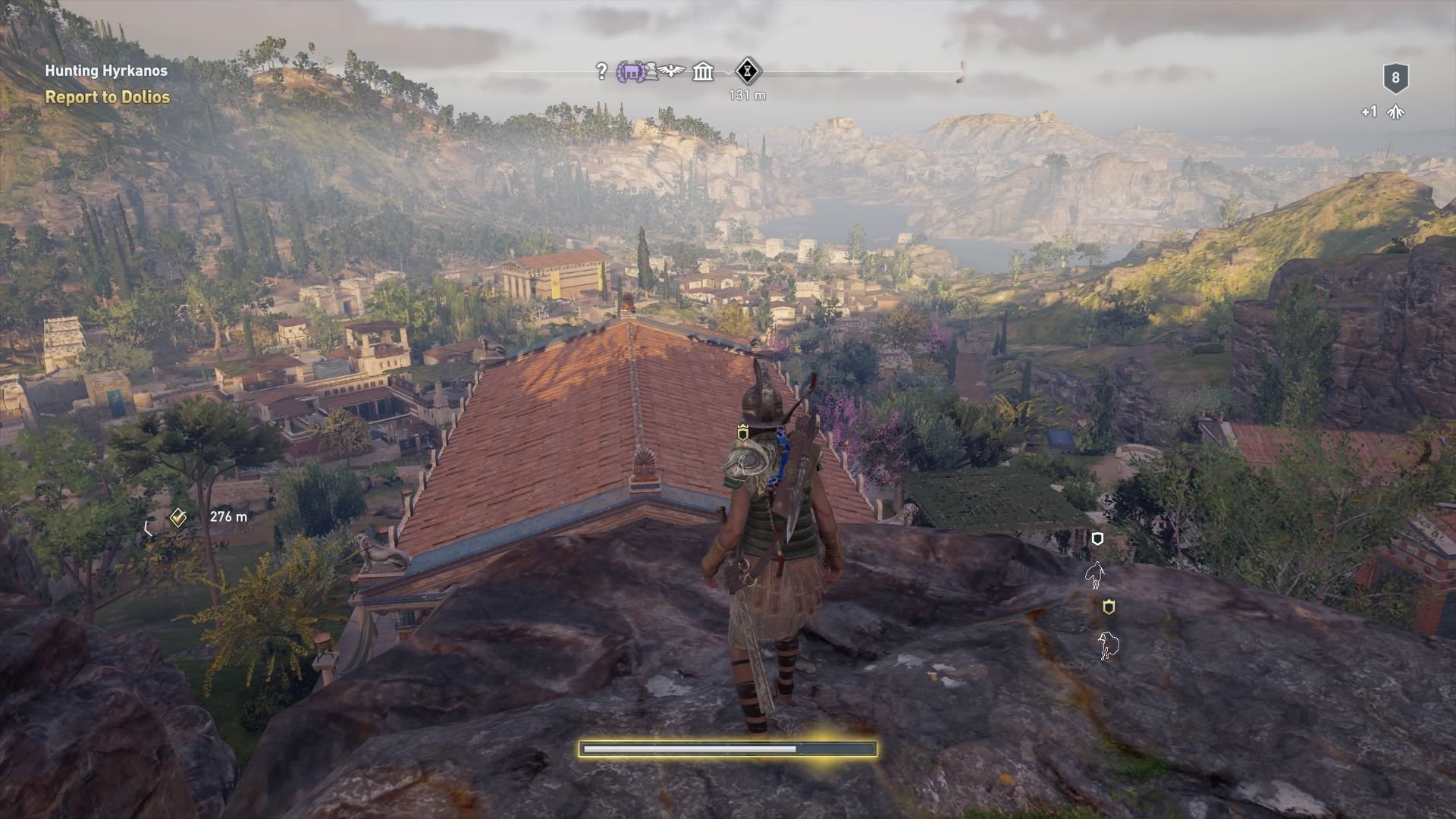Select the temple landmark icon on compass
The height and width of the screenshot is (819, 1456).
[702, 72]
